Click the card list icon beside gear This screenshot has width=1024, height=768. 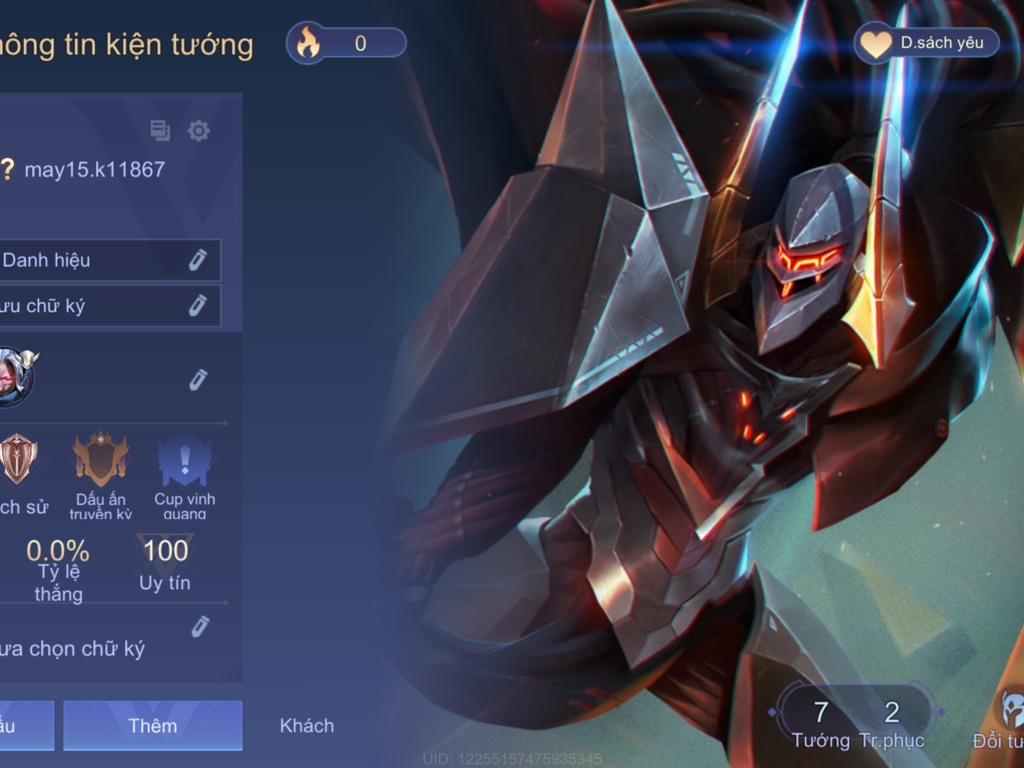[x=160, y=130]
